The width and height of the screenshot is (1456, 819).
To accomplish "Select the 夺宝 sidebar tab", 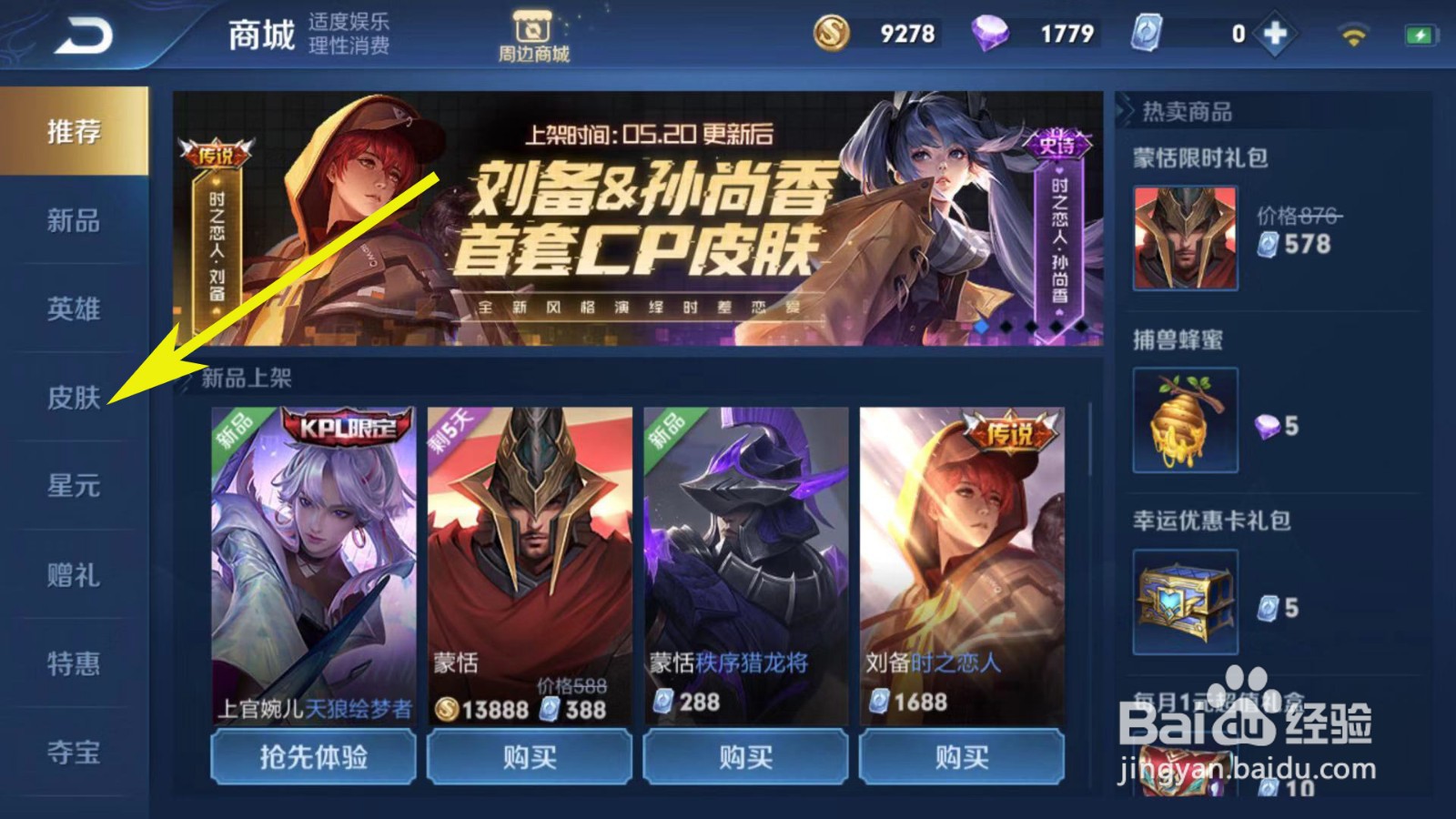I will [71, 753].
